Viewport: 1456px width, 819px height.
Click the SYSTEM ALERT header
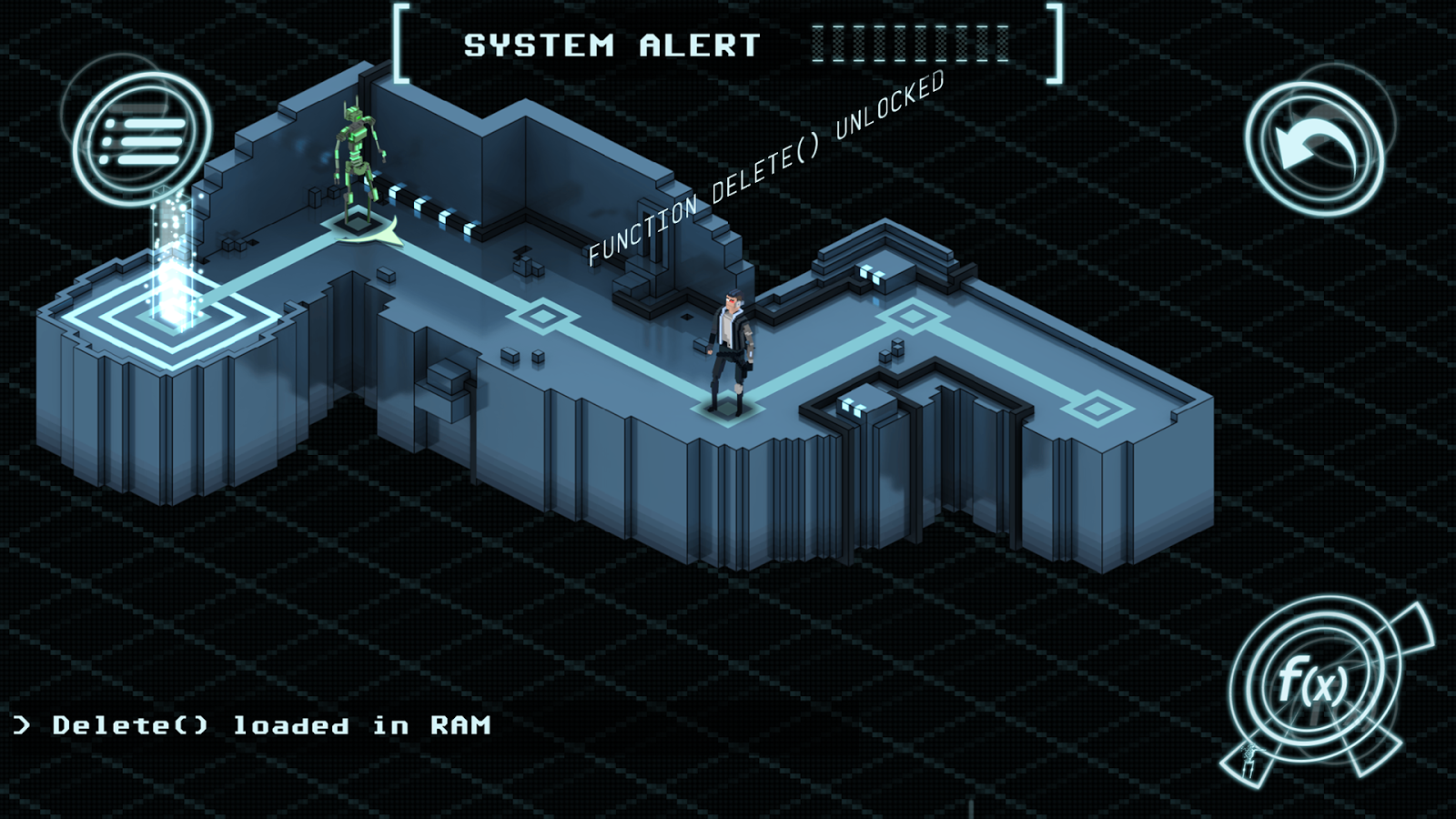[x=610, y=44]
